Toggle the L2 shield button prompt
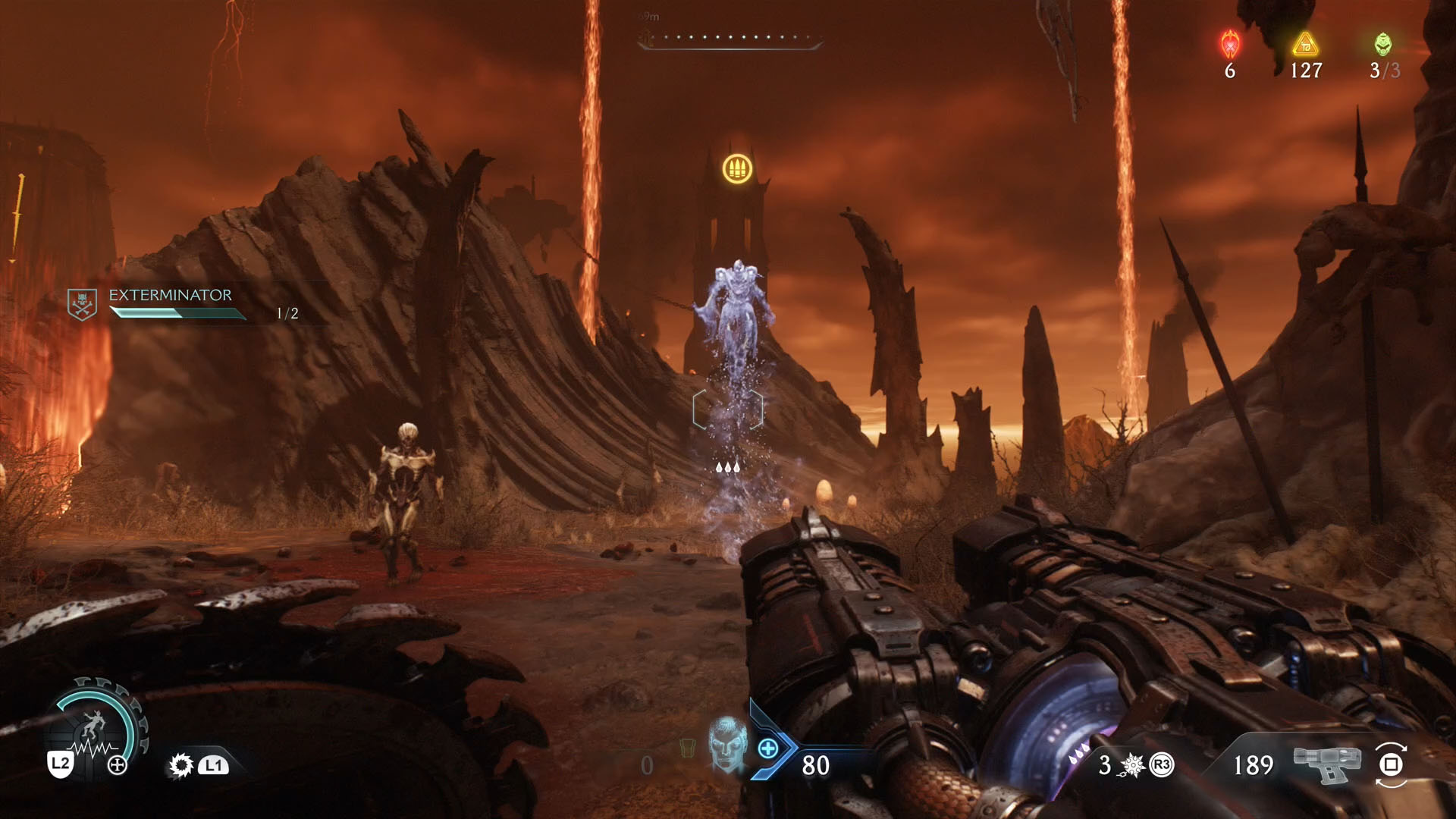 (61, 764)
